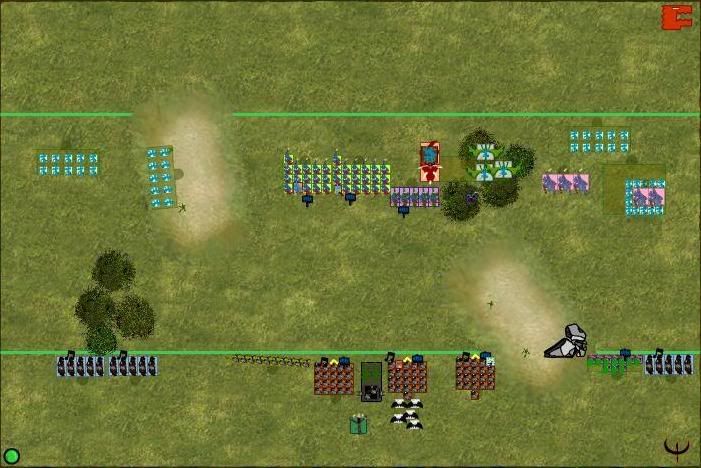Screen dimensions: 701x468
Task: Click the dark trident emblem icon
Action: [x=677, y=449]
